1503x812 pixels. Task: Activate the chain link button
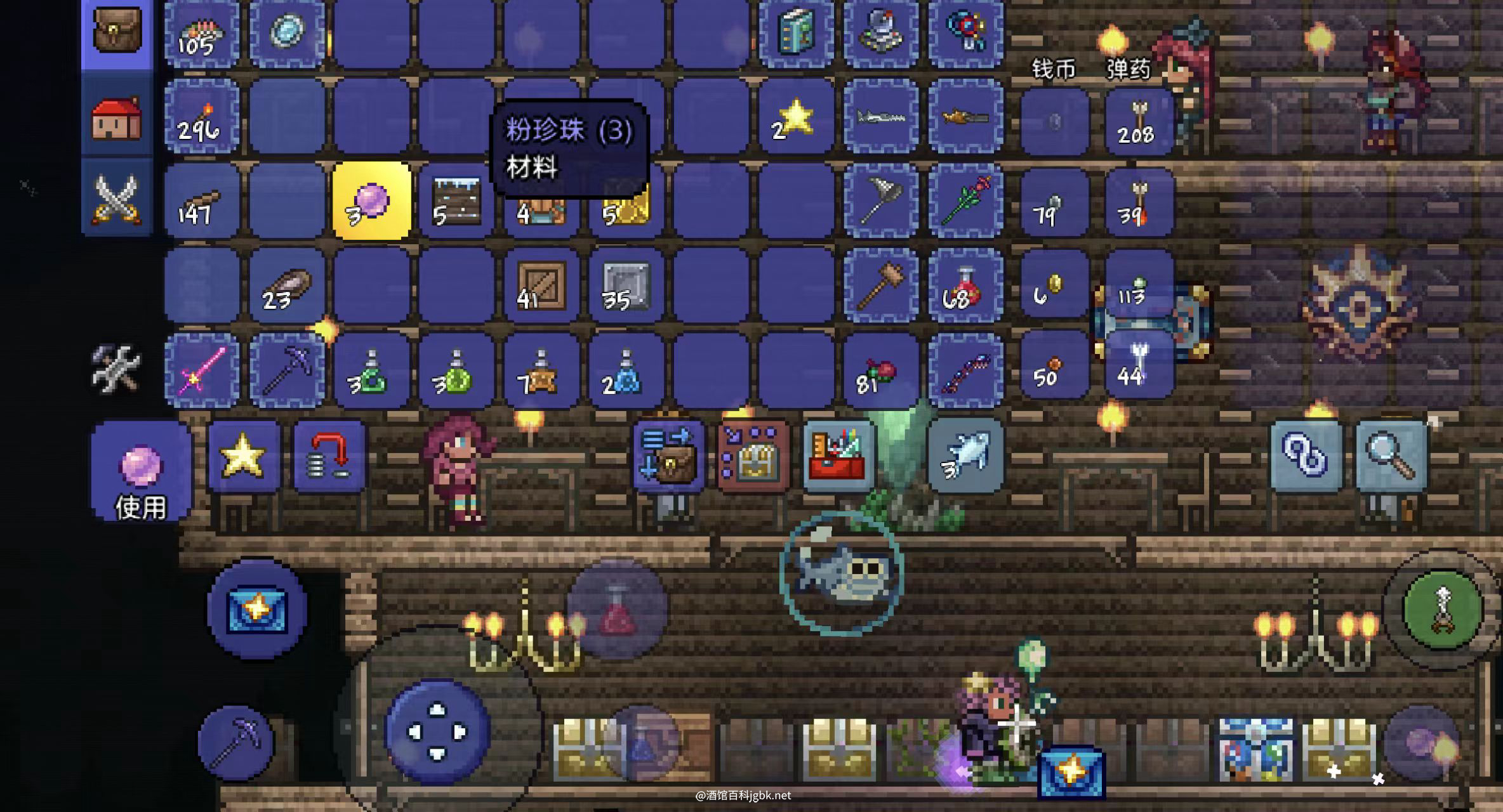point(1306,455)
